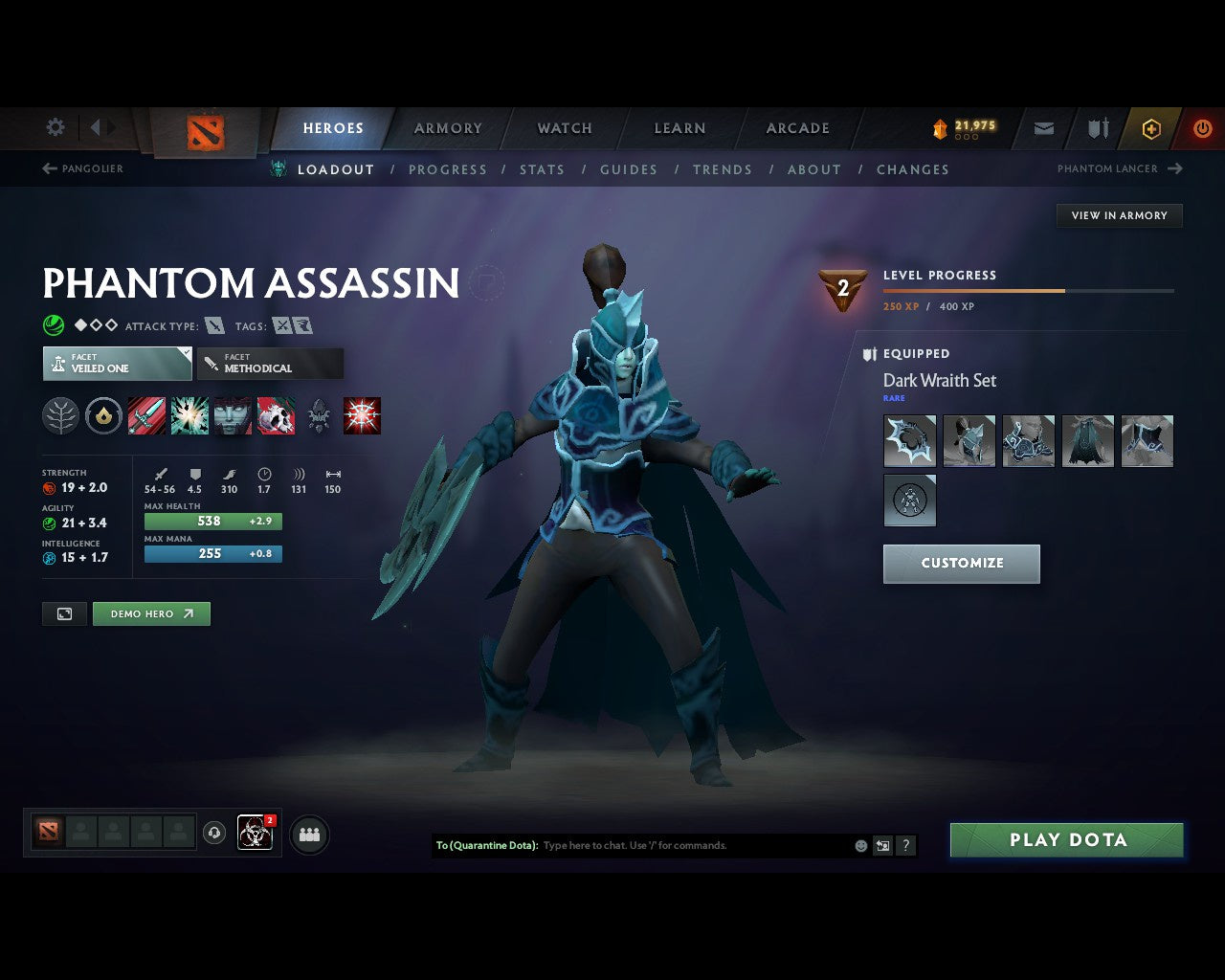Select the Veiled One facet
Viewport: 1225px width, 980px height.
pyautogui.click(x=117, y=364)
